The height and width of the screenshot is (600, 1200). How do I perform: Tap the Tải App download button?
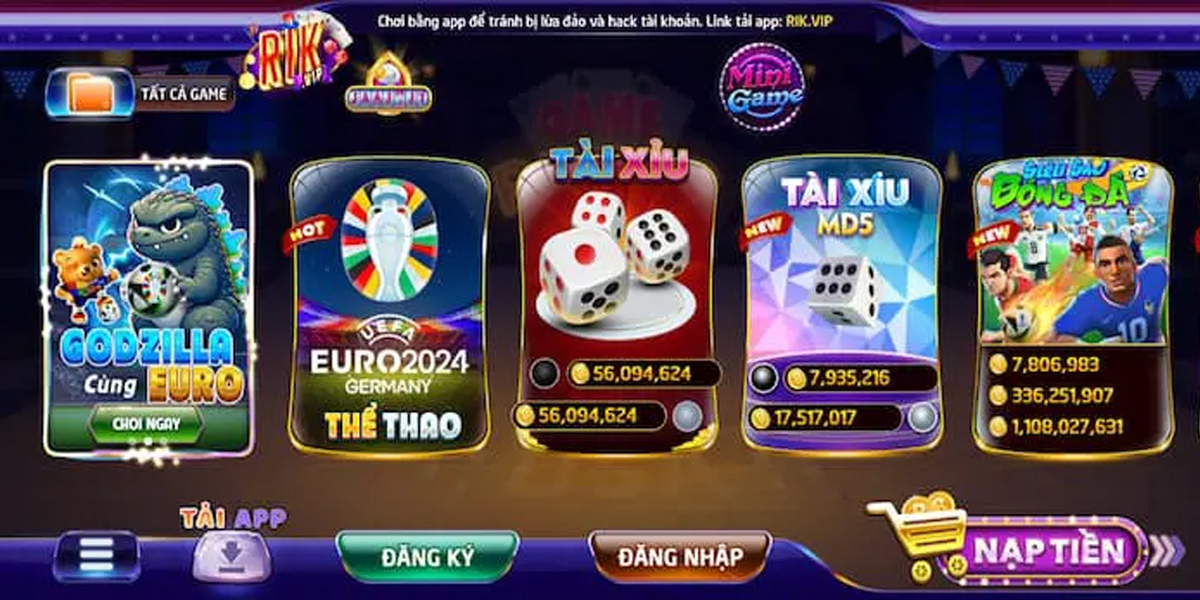click(x=231, y=553)
